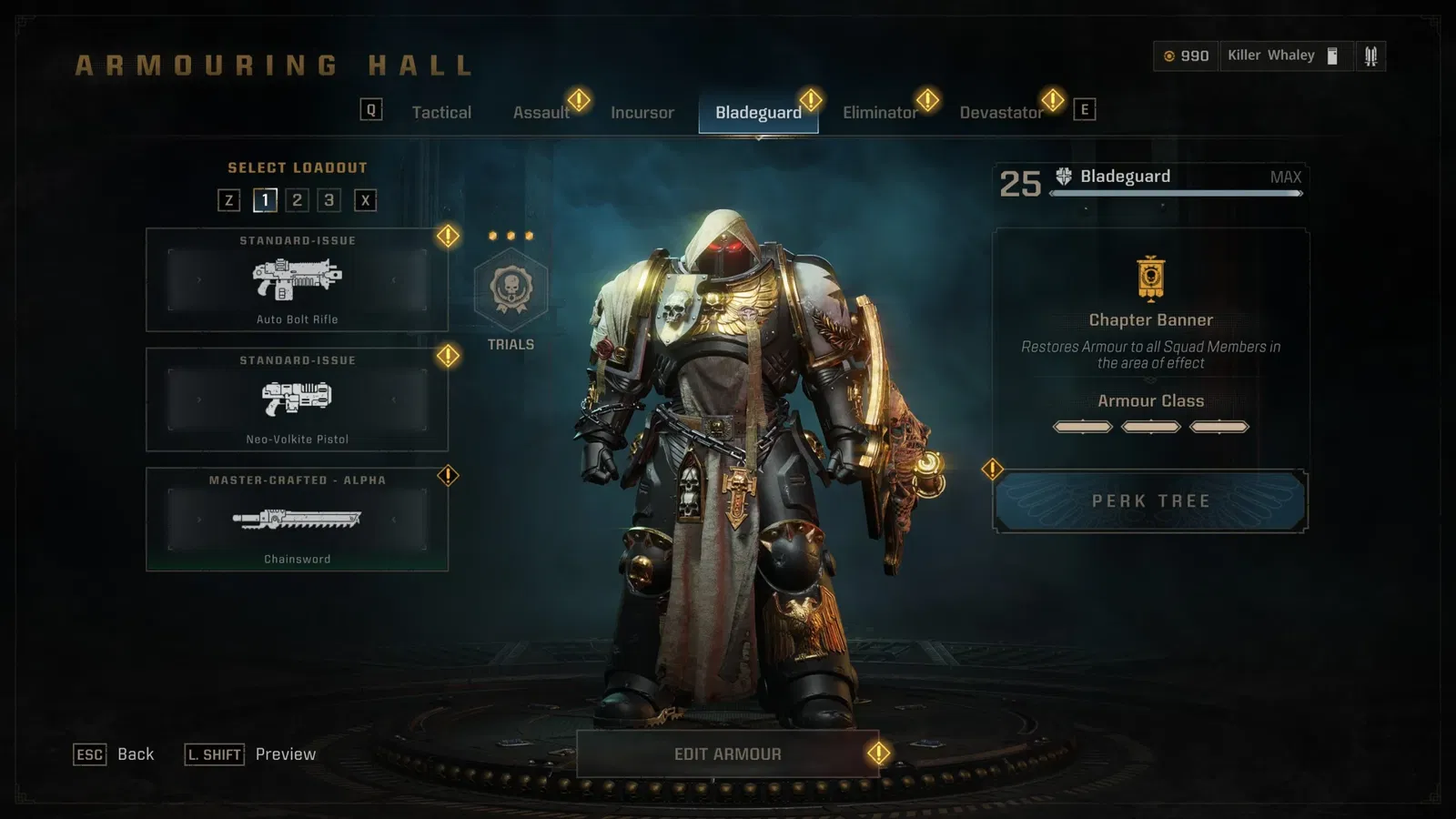View the Chapter Banner ability icon
Image resolution: width=1456 pixels, height=819 pixels.
click(x=1150, y=278)
